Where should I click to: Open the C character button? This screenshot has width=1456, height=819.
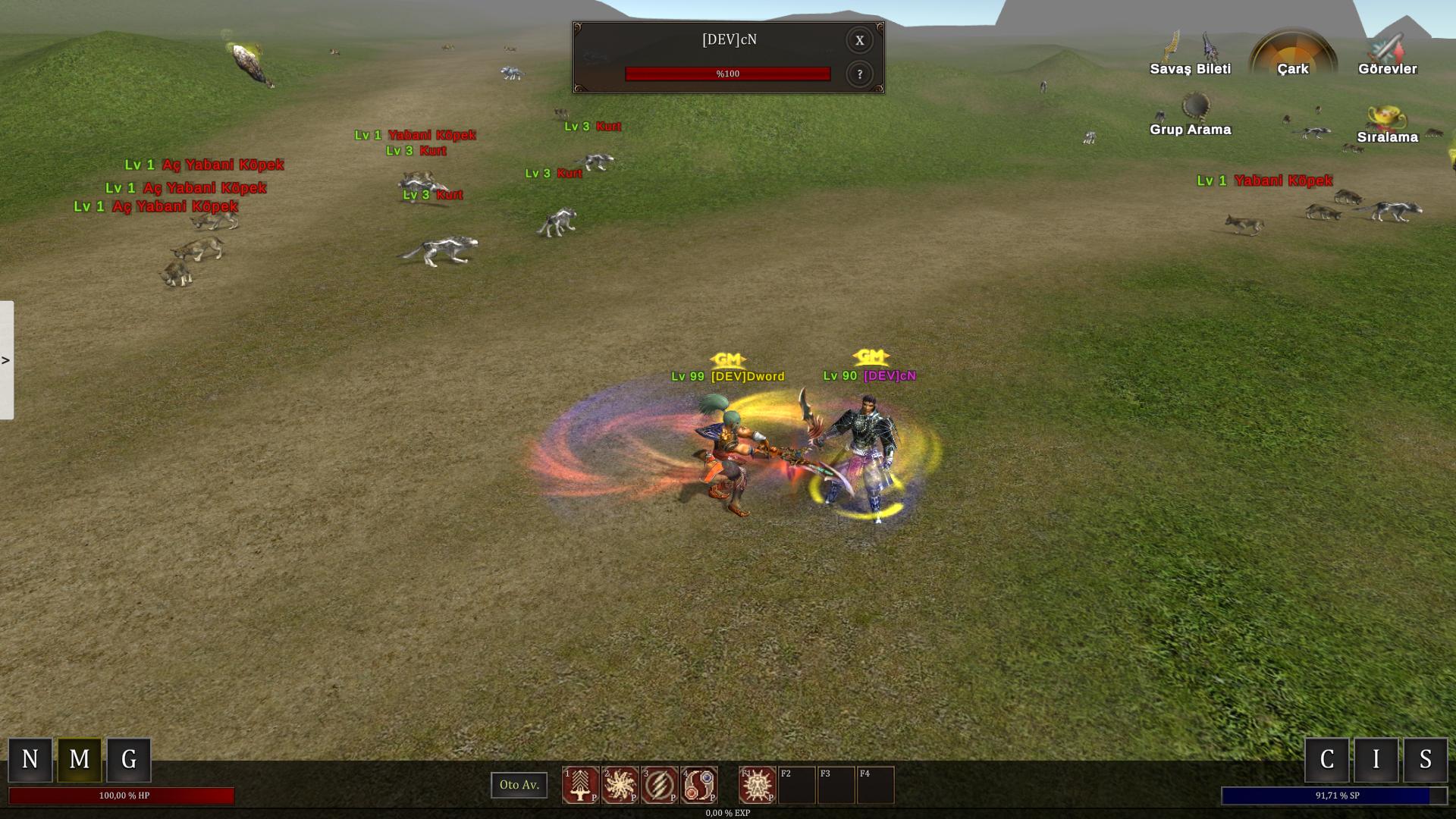pos(1327,759)
